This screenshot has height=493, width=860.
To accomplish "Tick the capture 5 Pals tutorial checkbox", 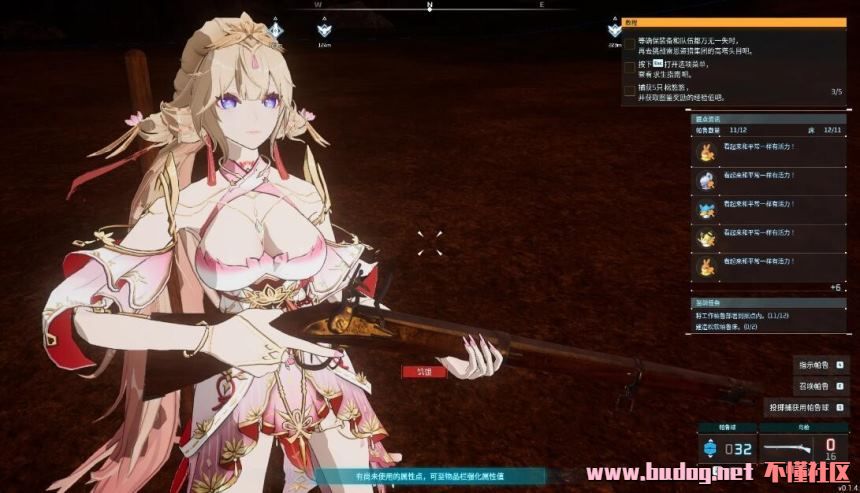I will 629,91.
